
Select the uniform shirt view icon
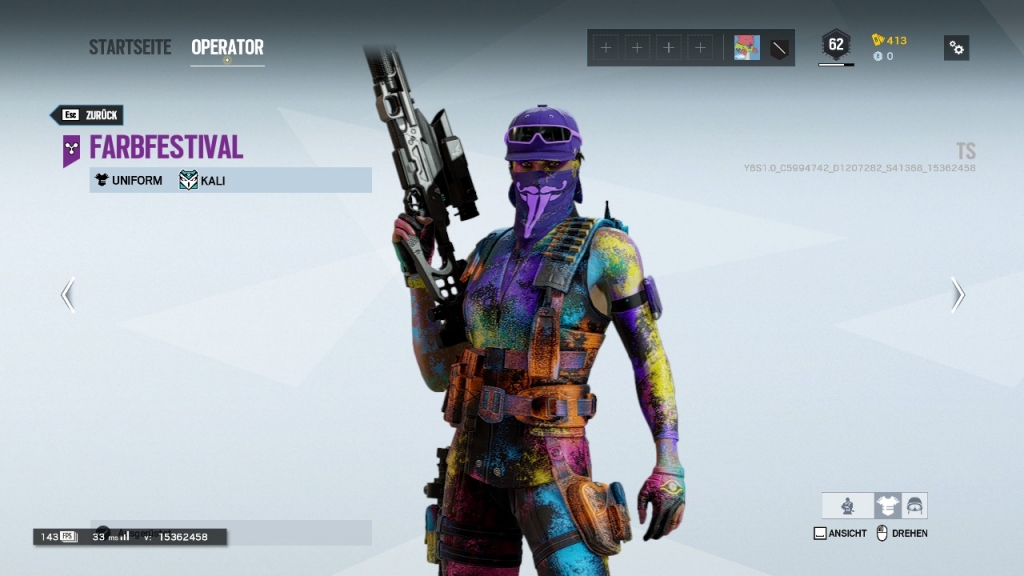pos(887,506)
